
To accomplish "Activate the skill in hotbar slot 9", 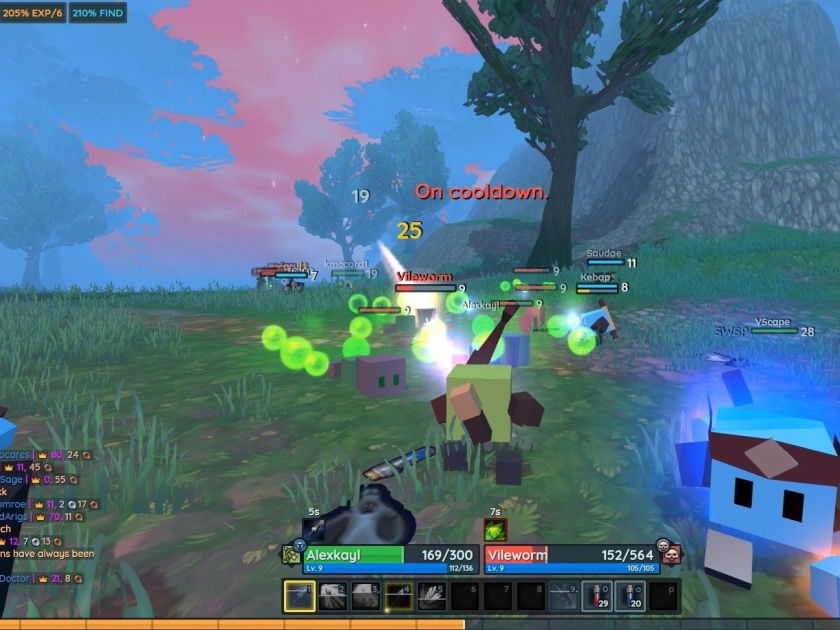I will point(564,596).
